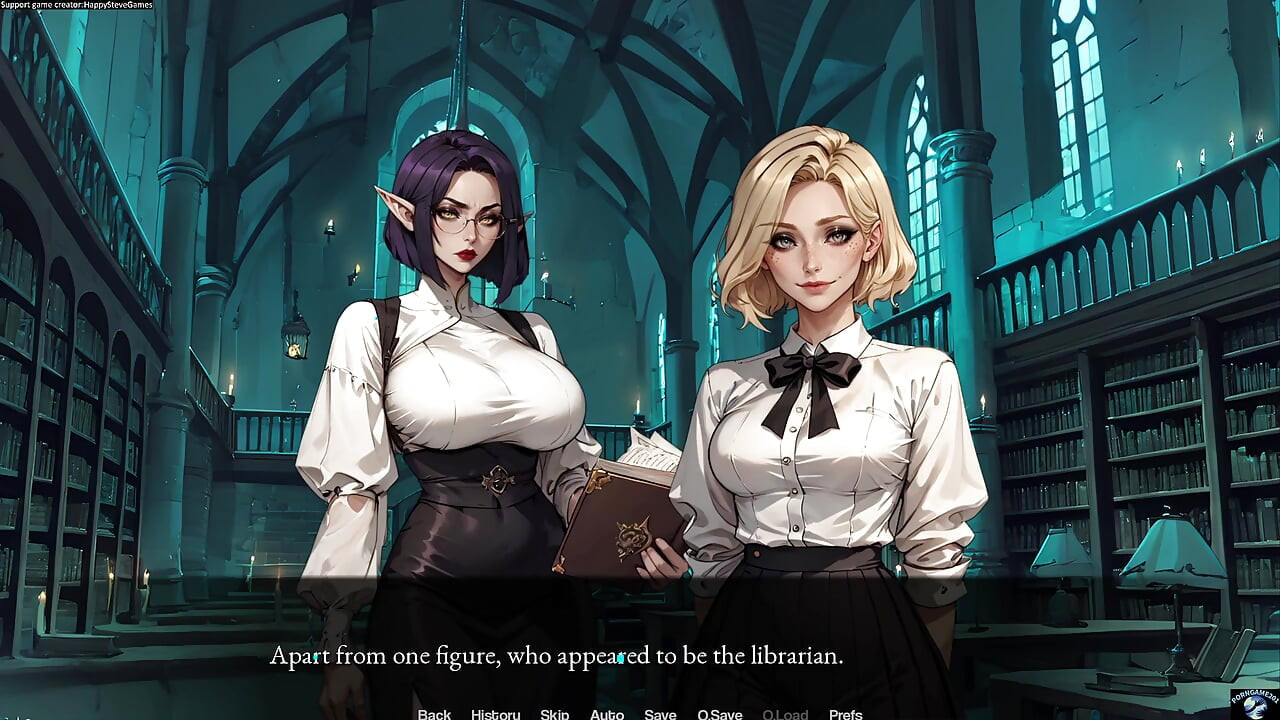Enable Auto-advance text mode
Image resolution: width=1280 pixels, height=720 pixels.
607,714
